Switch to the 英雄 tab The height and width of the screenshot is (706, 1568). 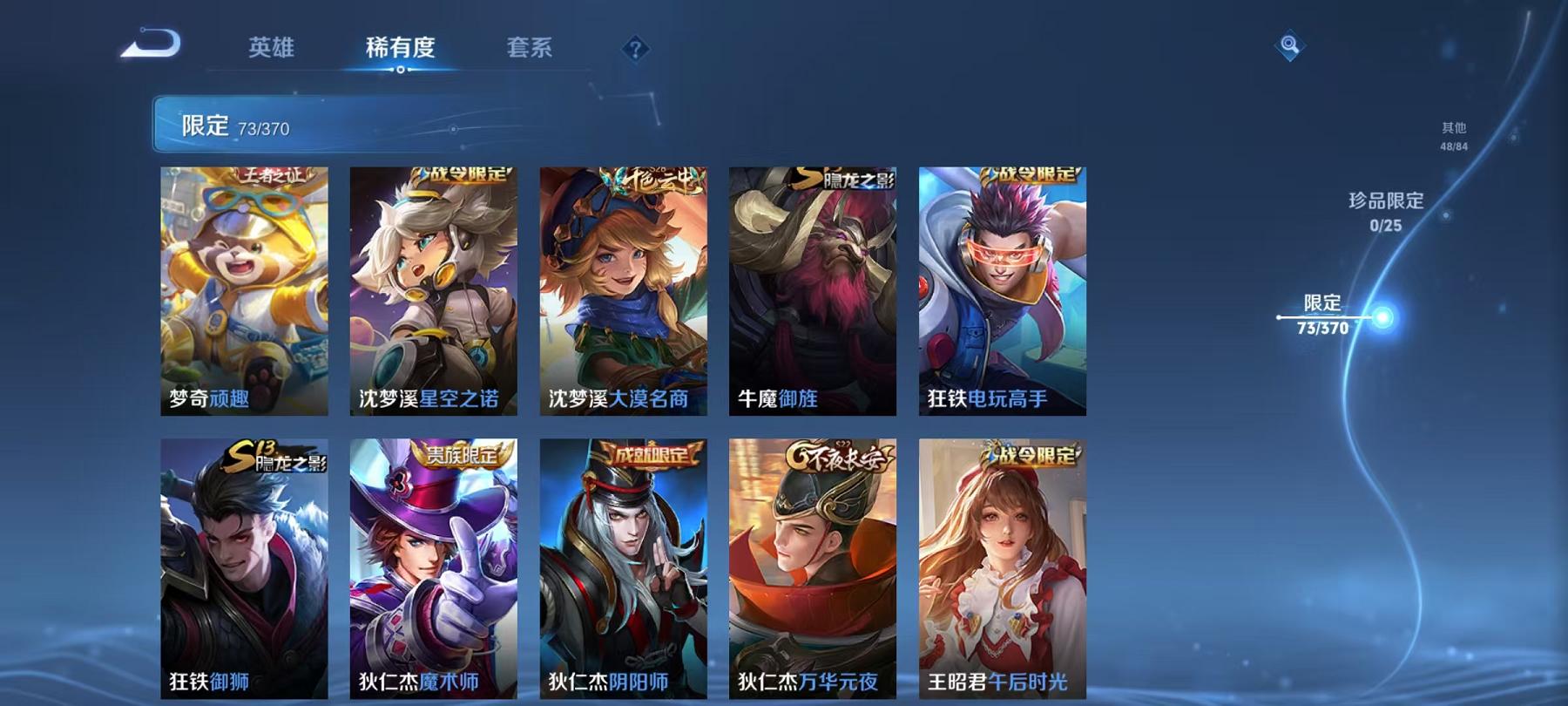point(270,50)
